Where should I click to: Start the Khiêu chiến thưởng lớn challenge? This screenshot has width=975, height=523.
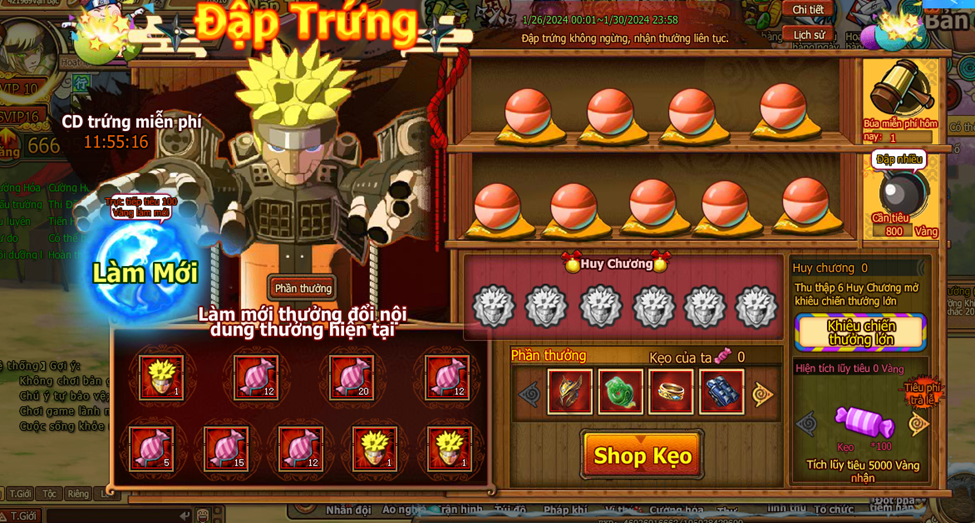pos(860,333)
